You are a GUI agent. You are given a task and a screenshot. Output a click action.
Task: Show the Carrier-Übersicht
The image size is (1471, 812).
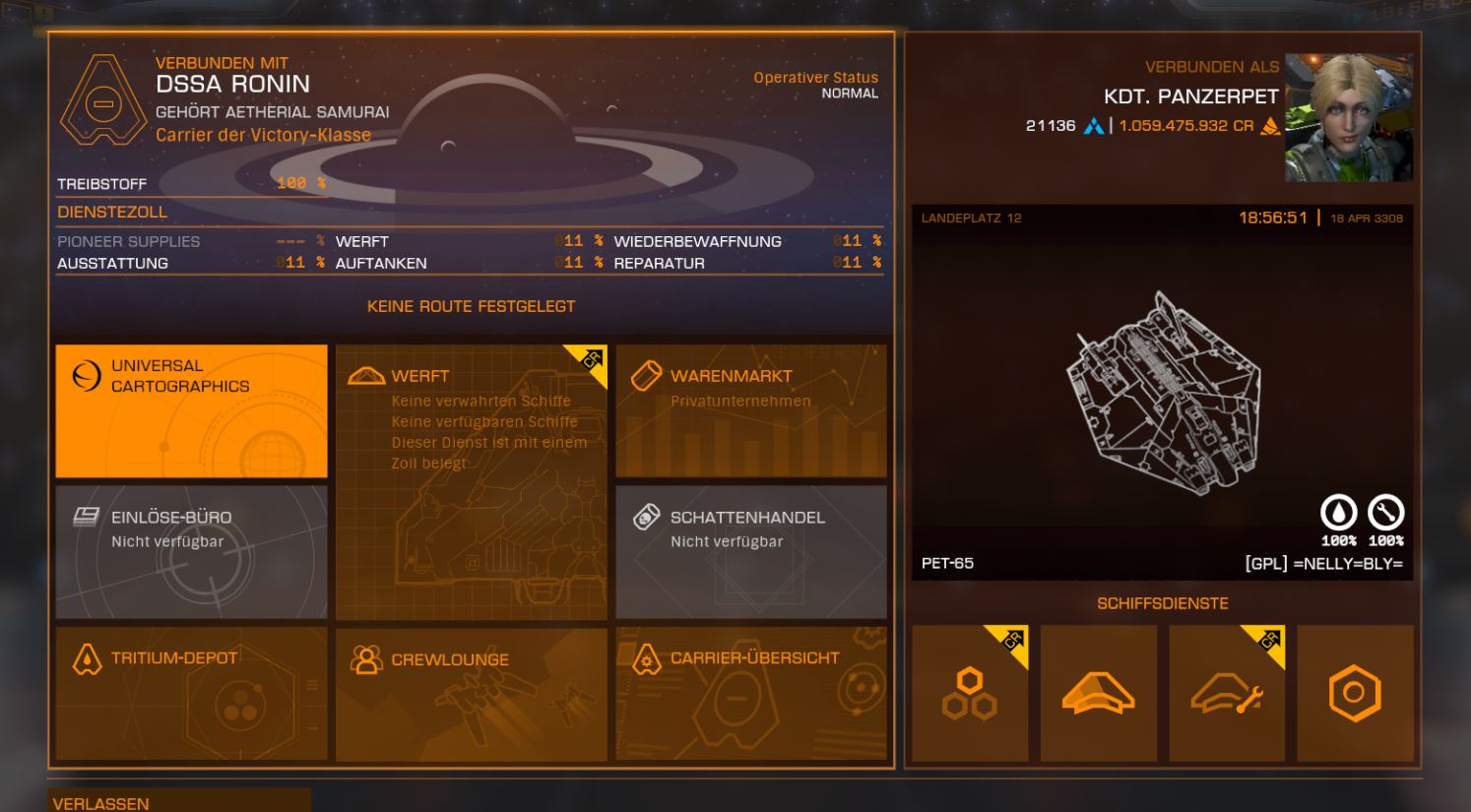[750, 693]
